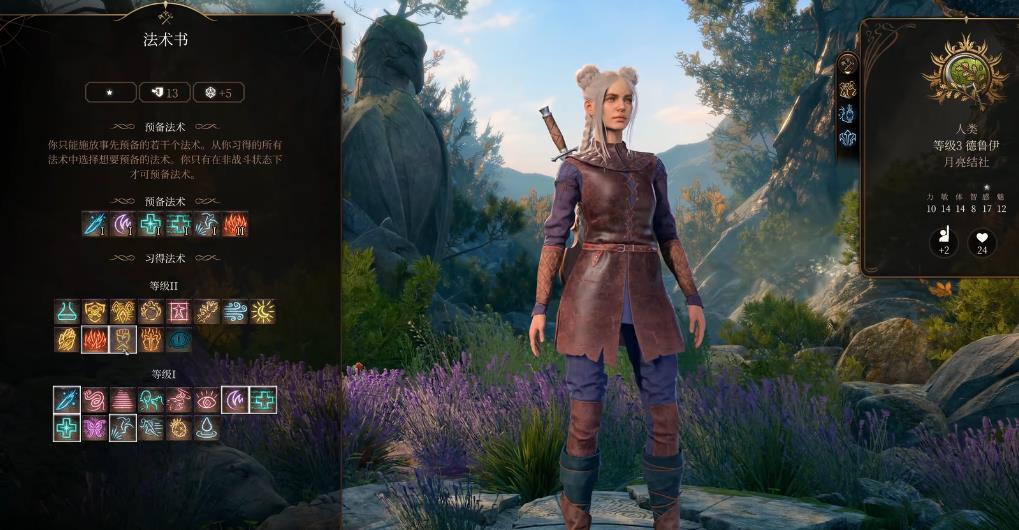
Task: Open the blue lotus character tab
Action: pos(847,138)
